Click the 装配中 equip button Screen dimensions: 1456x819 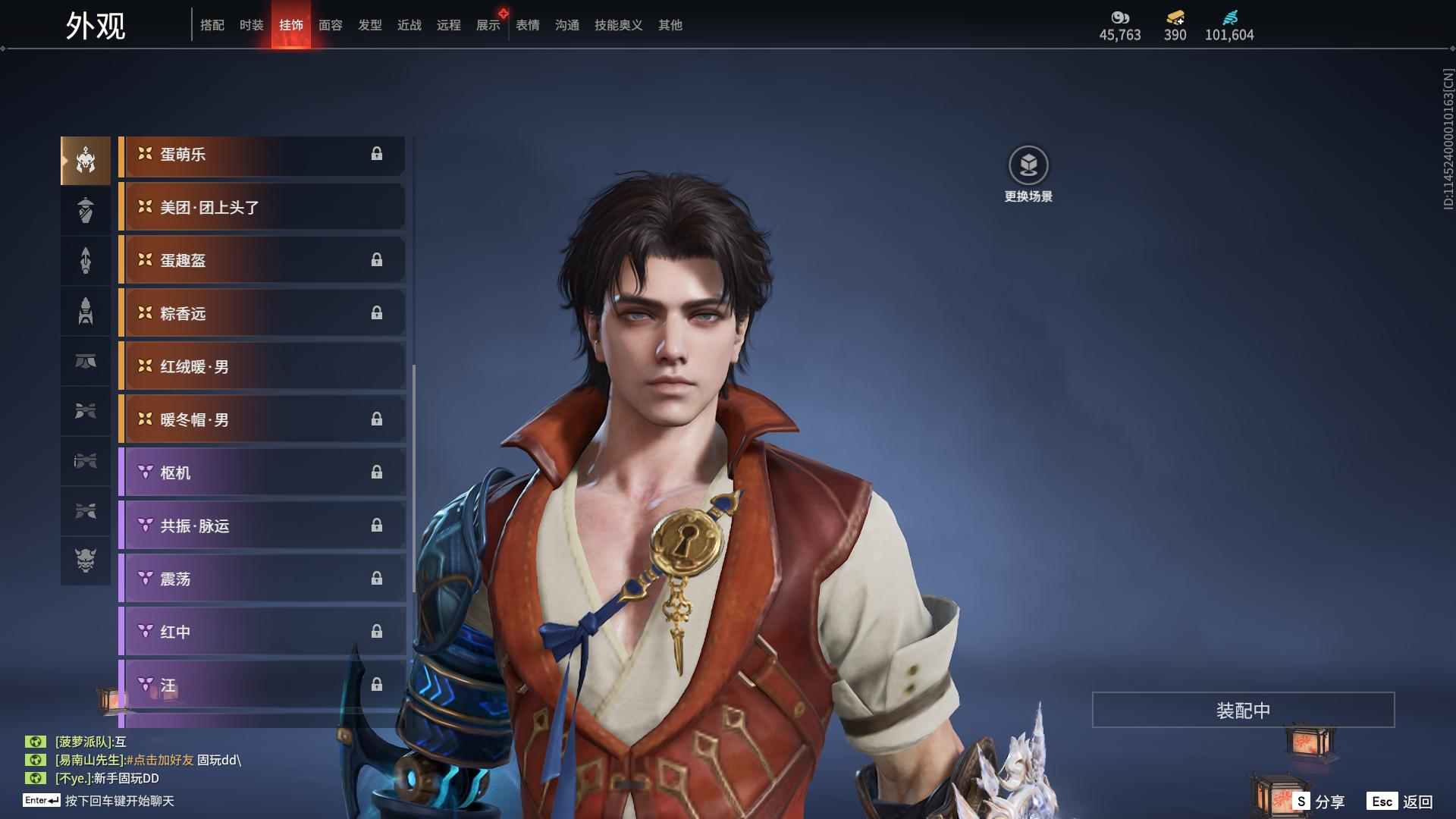coord(1243,710)
